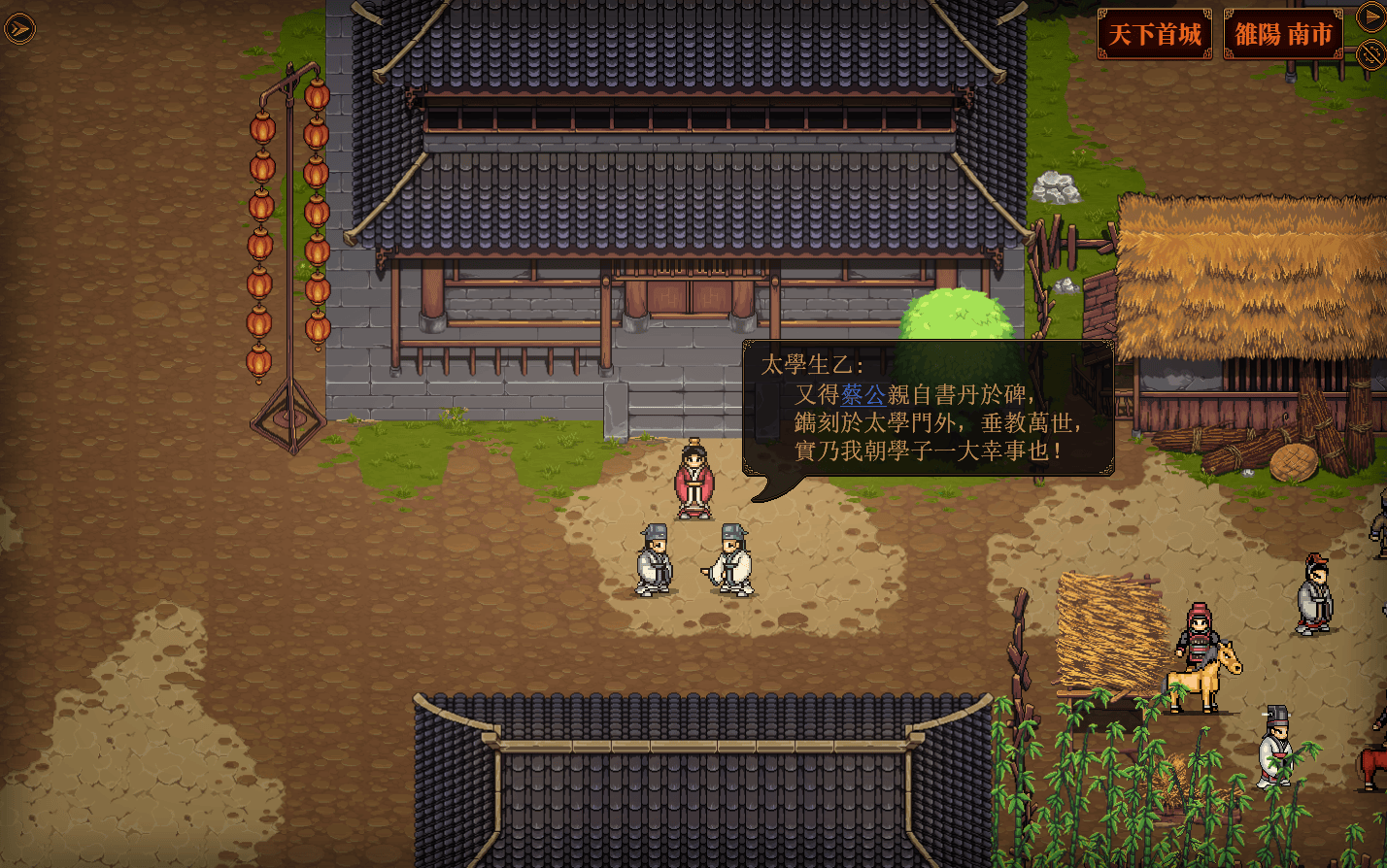The width and height of the screenshot is (1387, 868).
Task: Open the highlighted 蔡公 link in dialogue
Action: point(863,394)
